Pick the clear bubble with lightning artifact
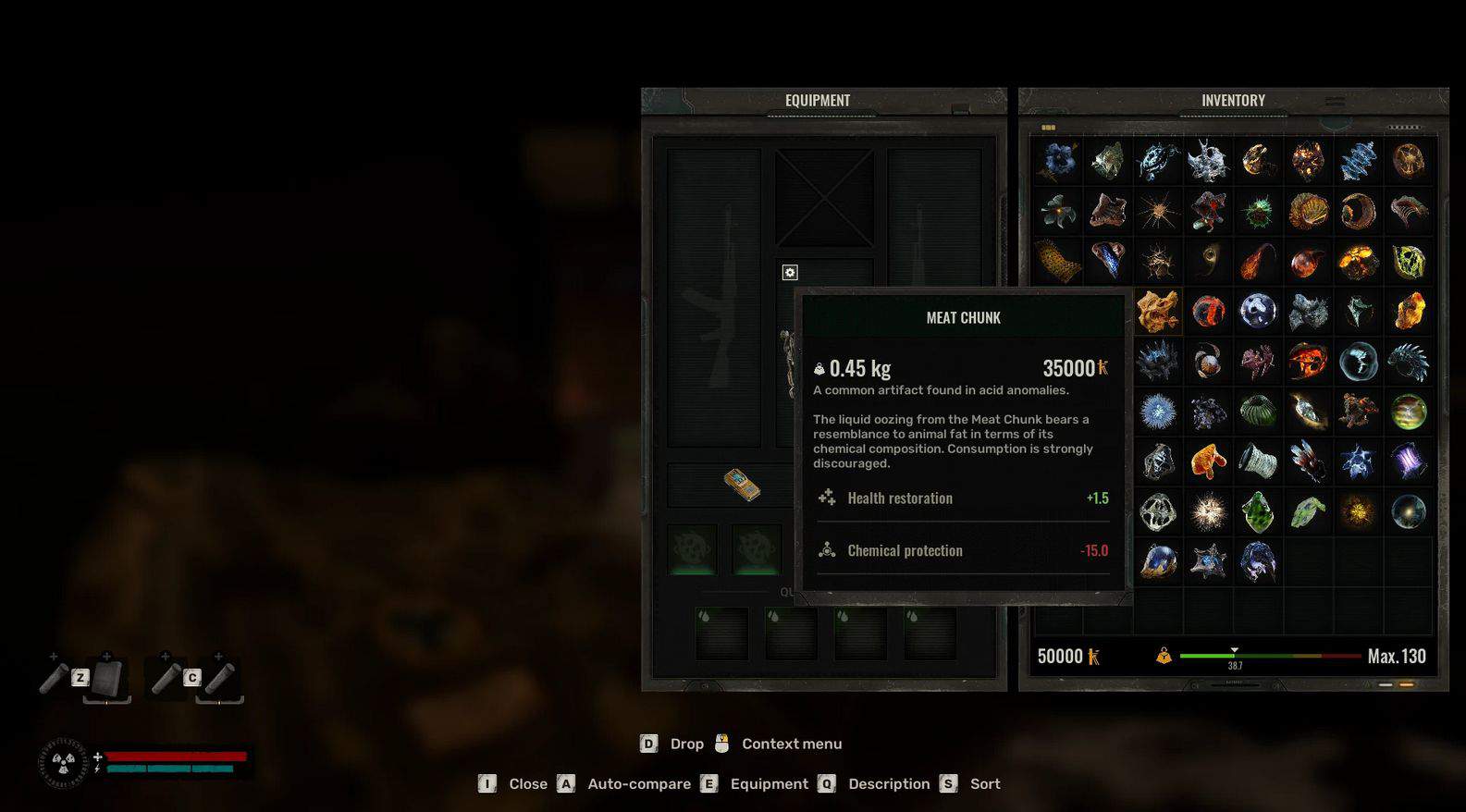The height and width of the screenshot is (812, 1466). pos(1358,361)
